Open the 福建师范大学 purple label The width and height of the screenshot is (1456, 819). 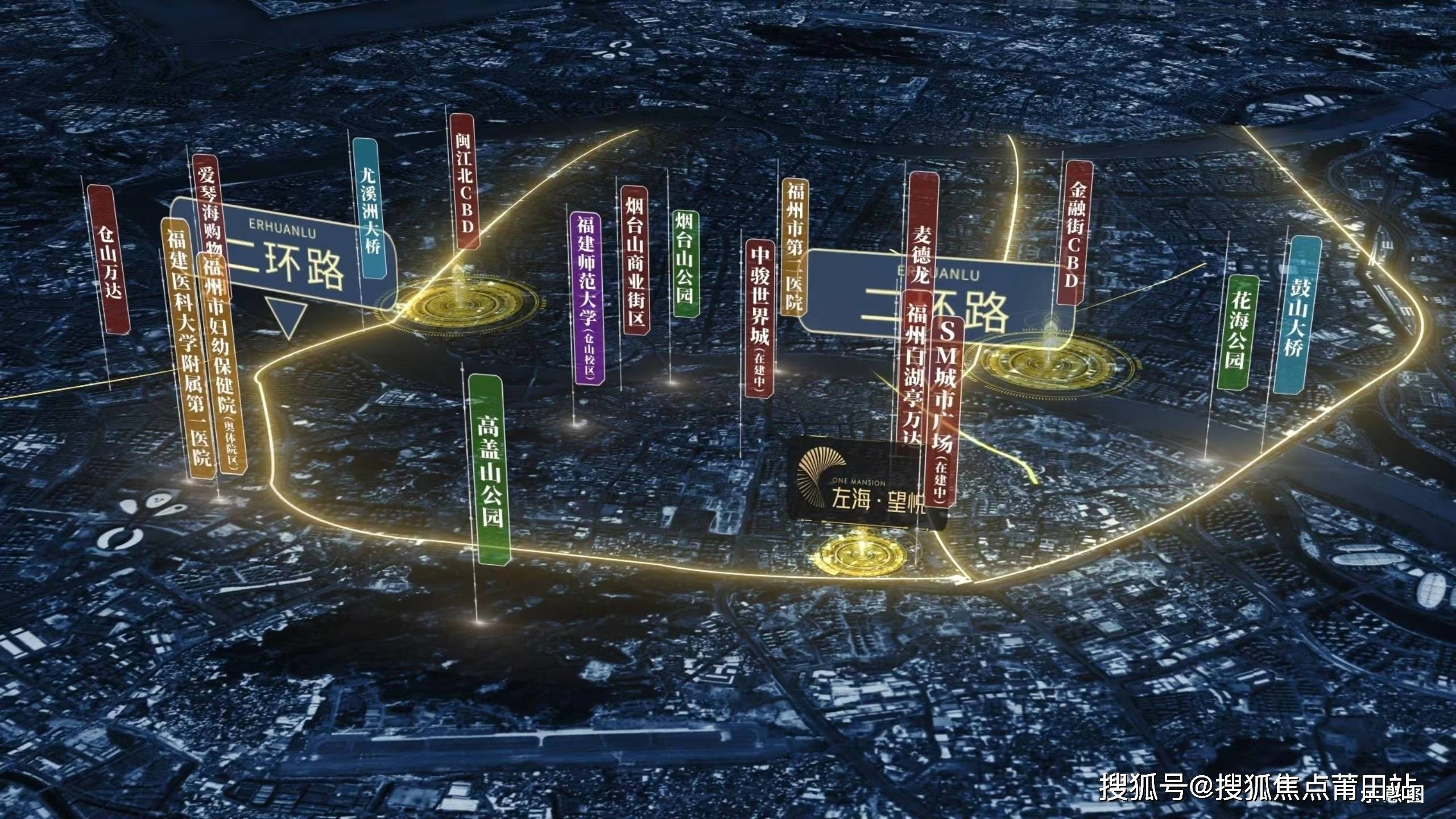coord(587,297)
